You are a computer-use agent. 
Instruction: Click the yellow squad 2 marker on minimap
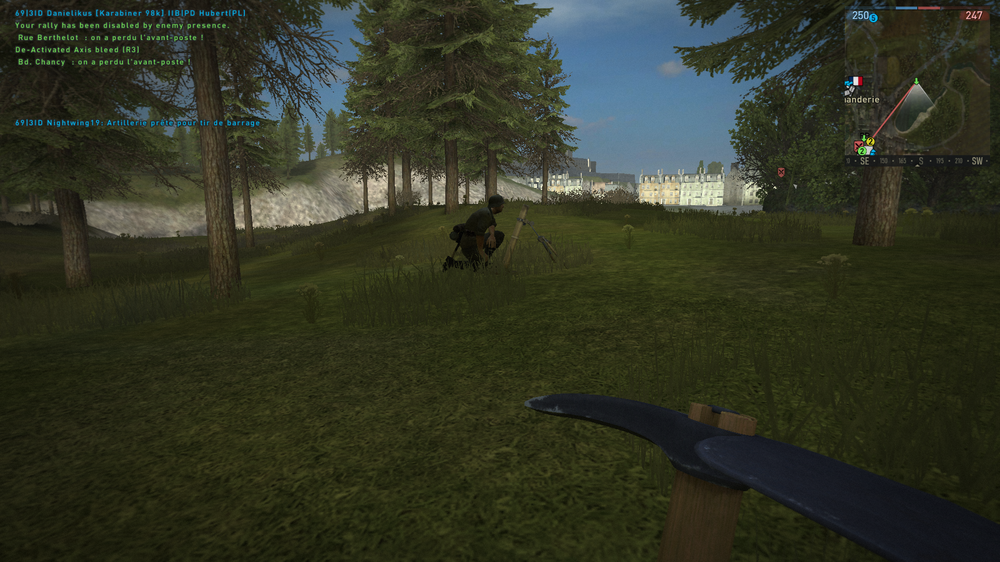(x=869, y=143)
